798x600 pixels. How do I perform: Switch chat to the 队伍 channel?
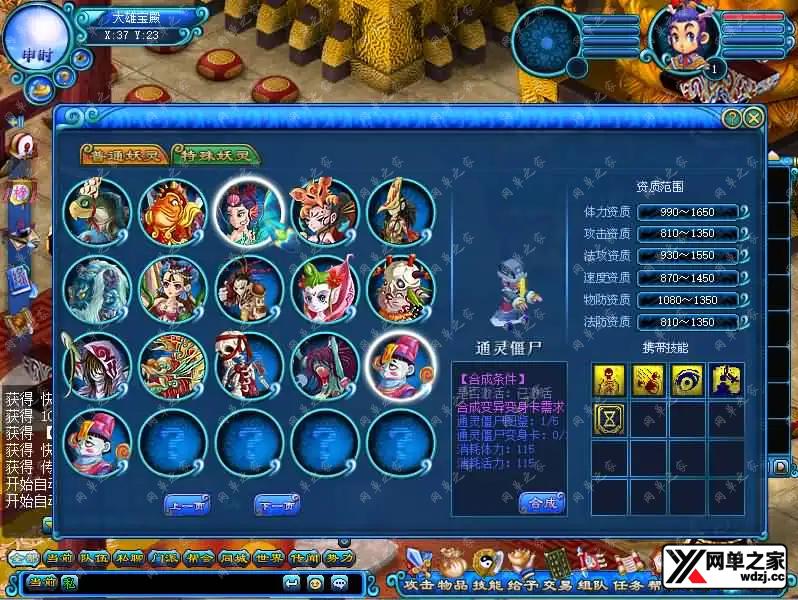coord(93,558)
